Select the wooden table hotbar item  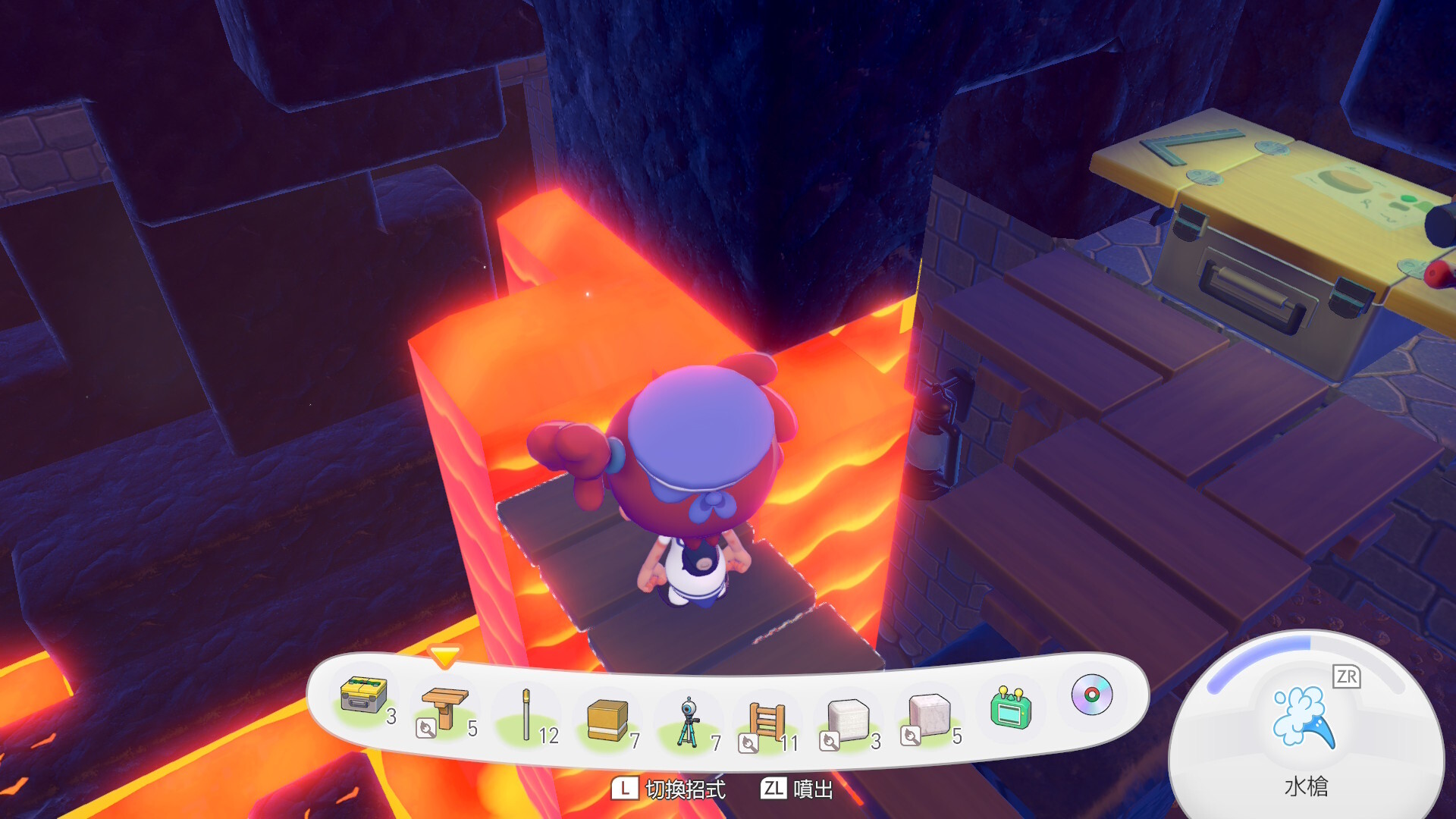coord(445,707)
